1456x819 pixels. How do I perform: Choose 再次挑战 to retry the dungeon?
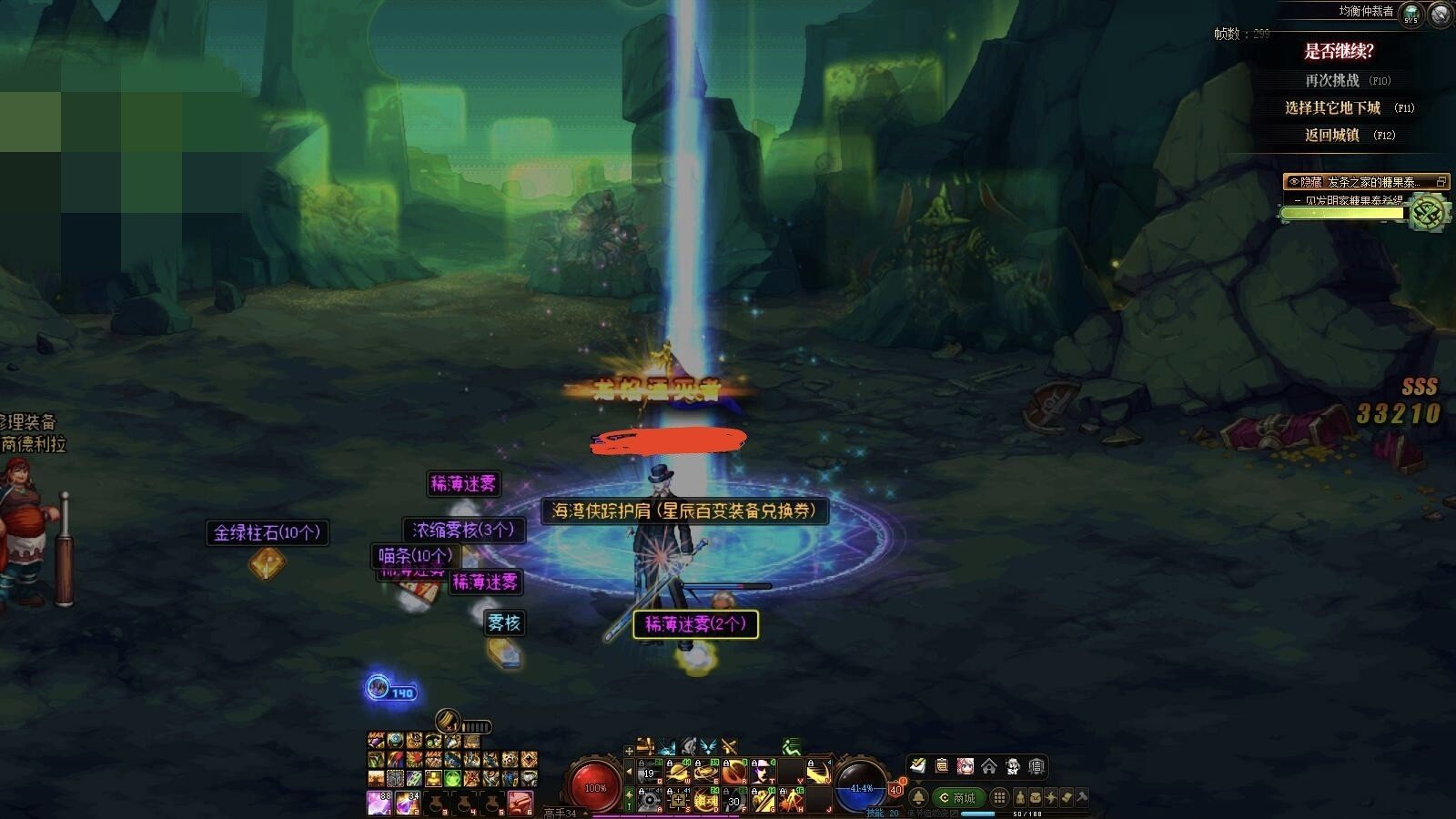(x=1332, y=80)
